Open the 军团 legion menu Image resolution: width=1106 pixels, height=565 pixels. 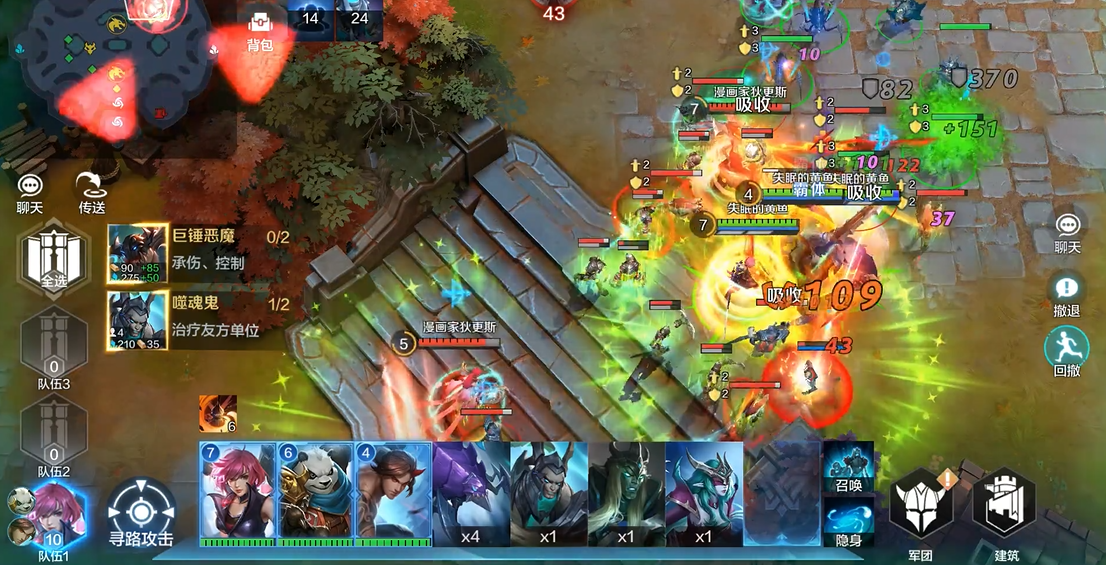[921, 510]
